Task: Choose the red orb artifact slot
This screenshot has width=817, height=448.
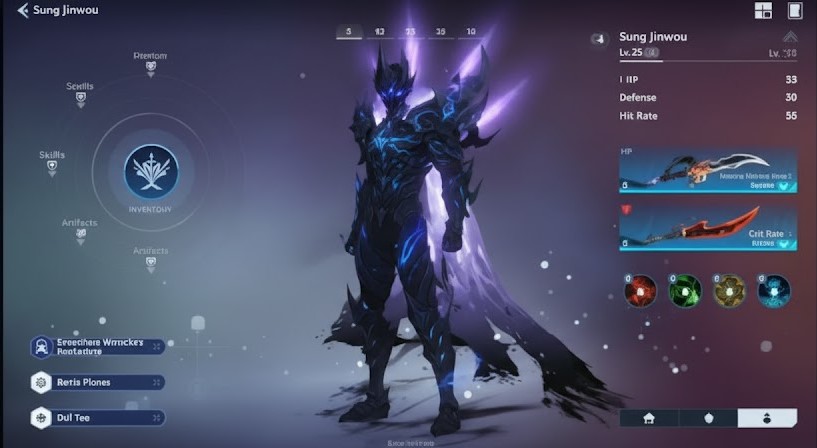Action: point(640,291)
